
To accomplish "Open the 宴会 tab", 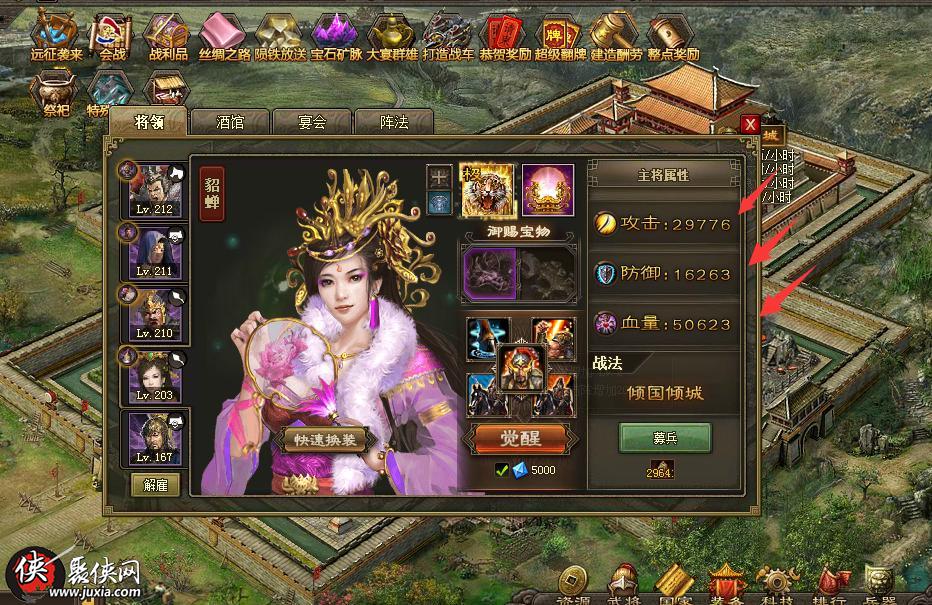I will [x=312, y=122].
